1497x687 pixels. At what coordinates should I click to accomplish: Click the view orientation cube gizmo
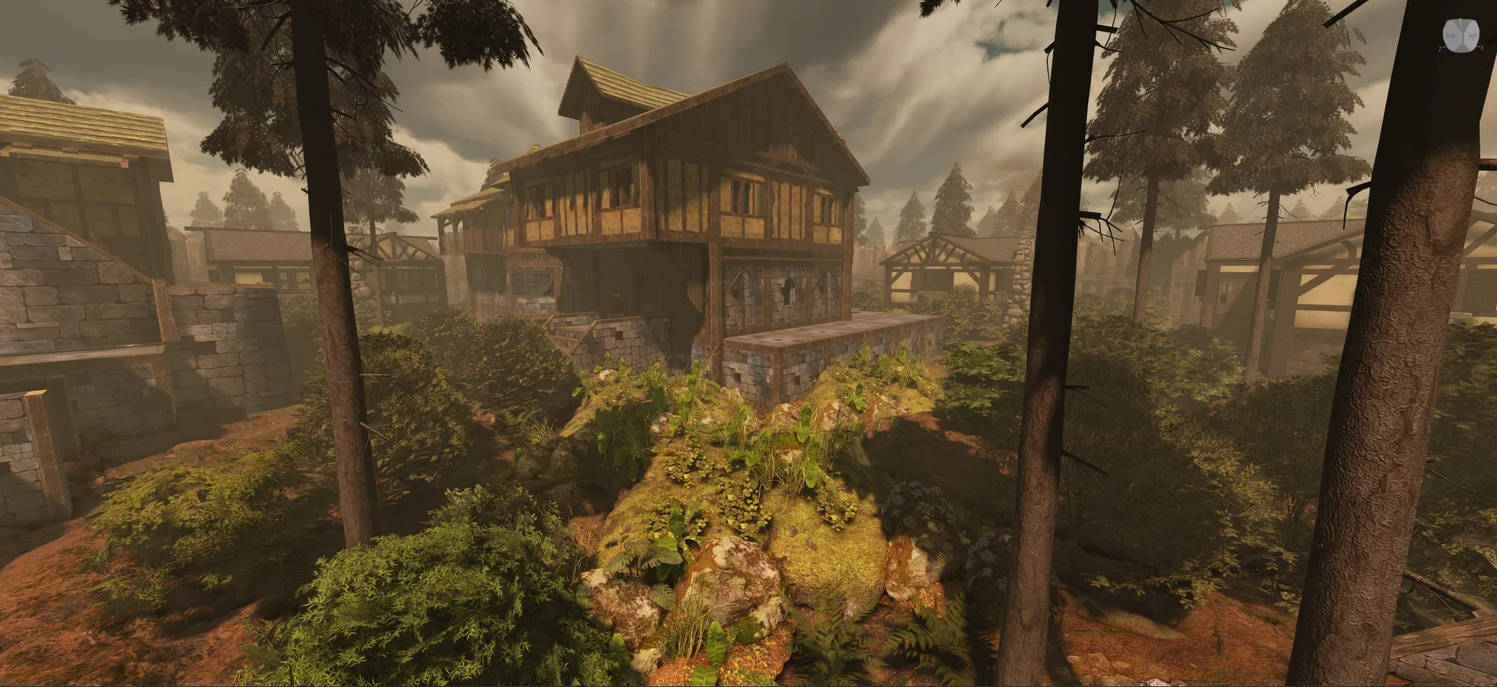[1460, 35]
